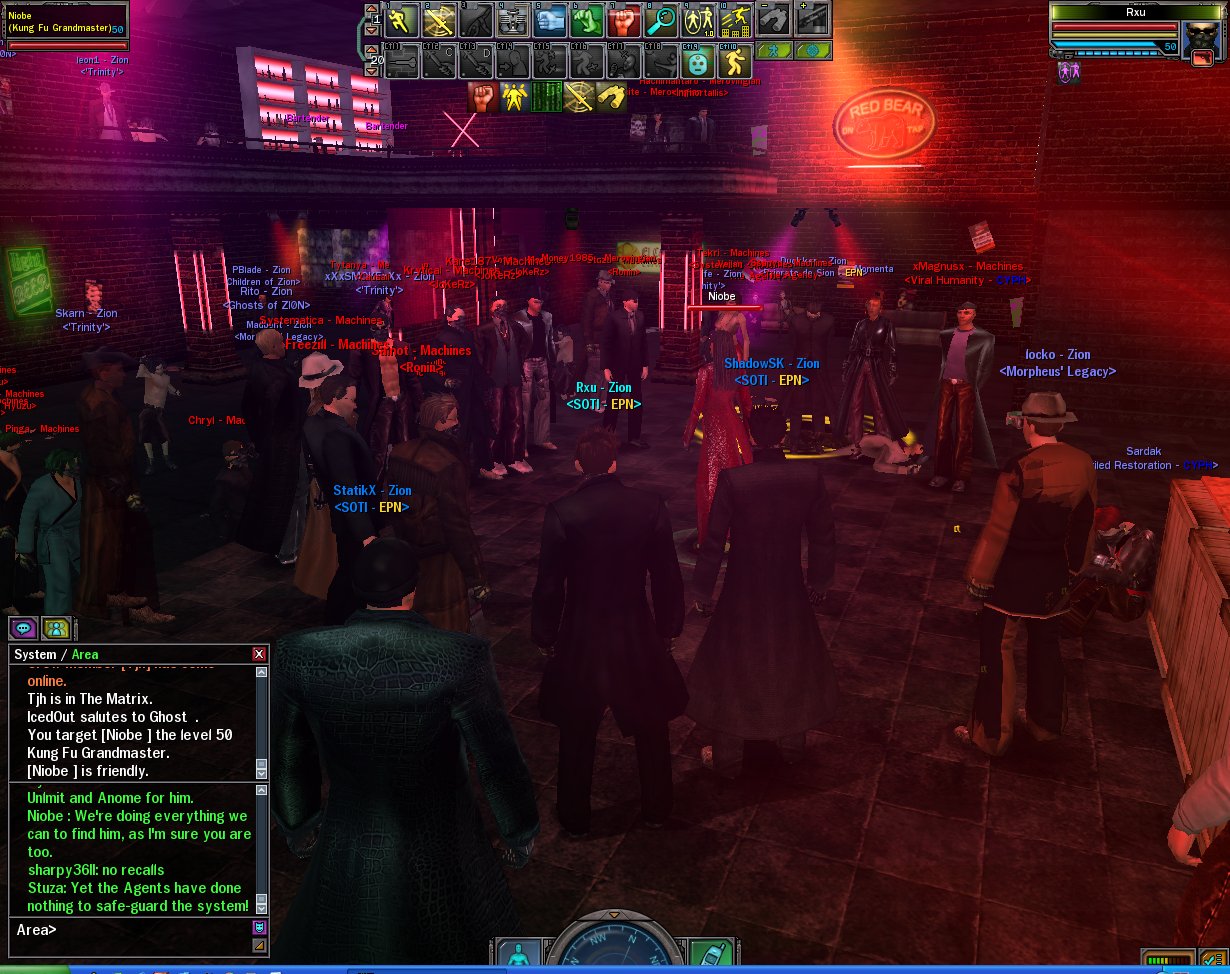
Task: Click the compass at the bottom
Action: (x=614, y=948)
